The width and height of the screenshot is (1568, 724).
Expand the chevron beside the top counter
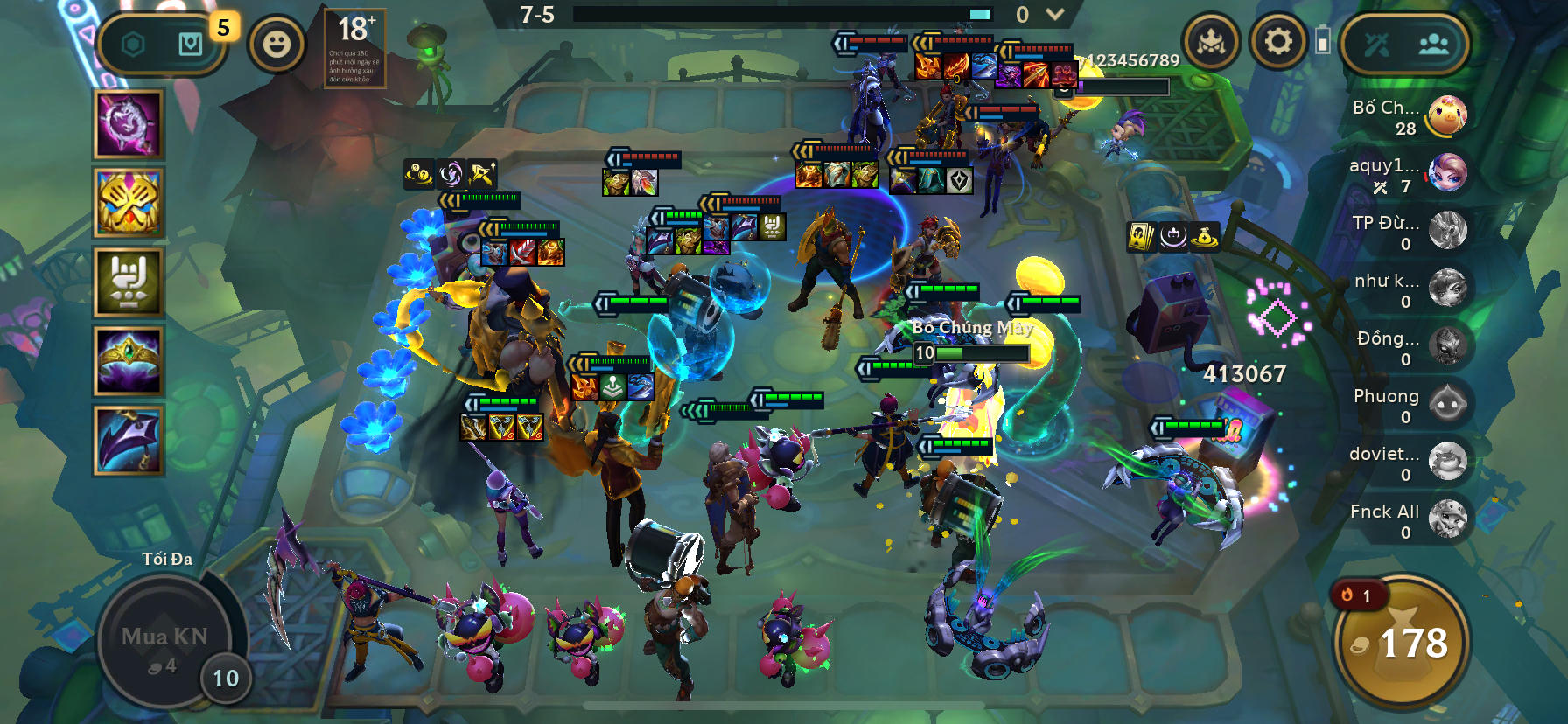[1053, 14]
